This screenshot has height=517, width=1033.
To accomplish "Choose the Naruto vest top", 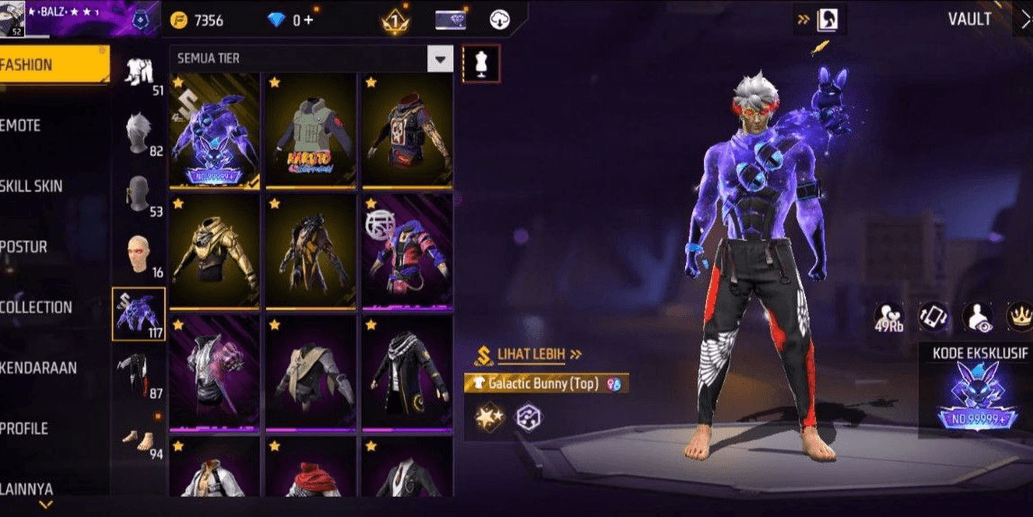I will pos(310,130).
